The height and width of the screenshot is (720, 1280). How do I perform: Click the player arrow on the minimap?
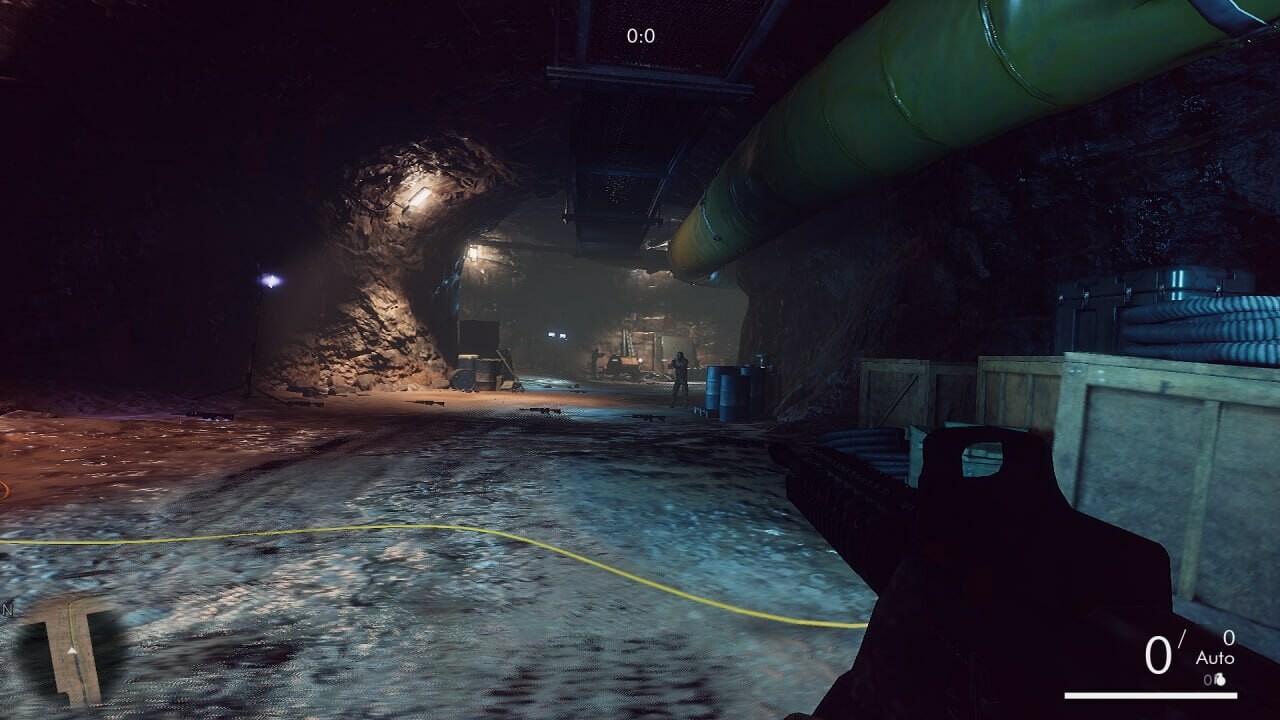tap(72, 651)
